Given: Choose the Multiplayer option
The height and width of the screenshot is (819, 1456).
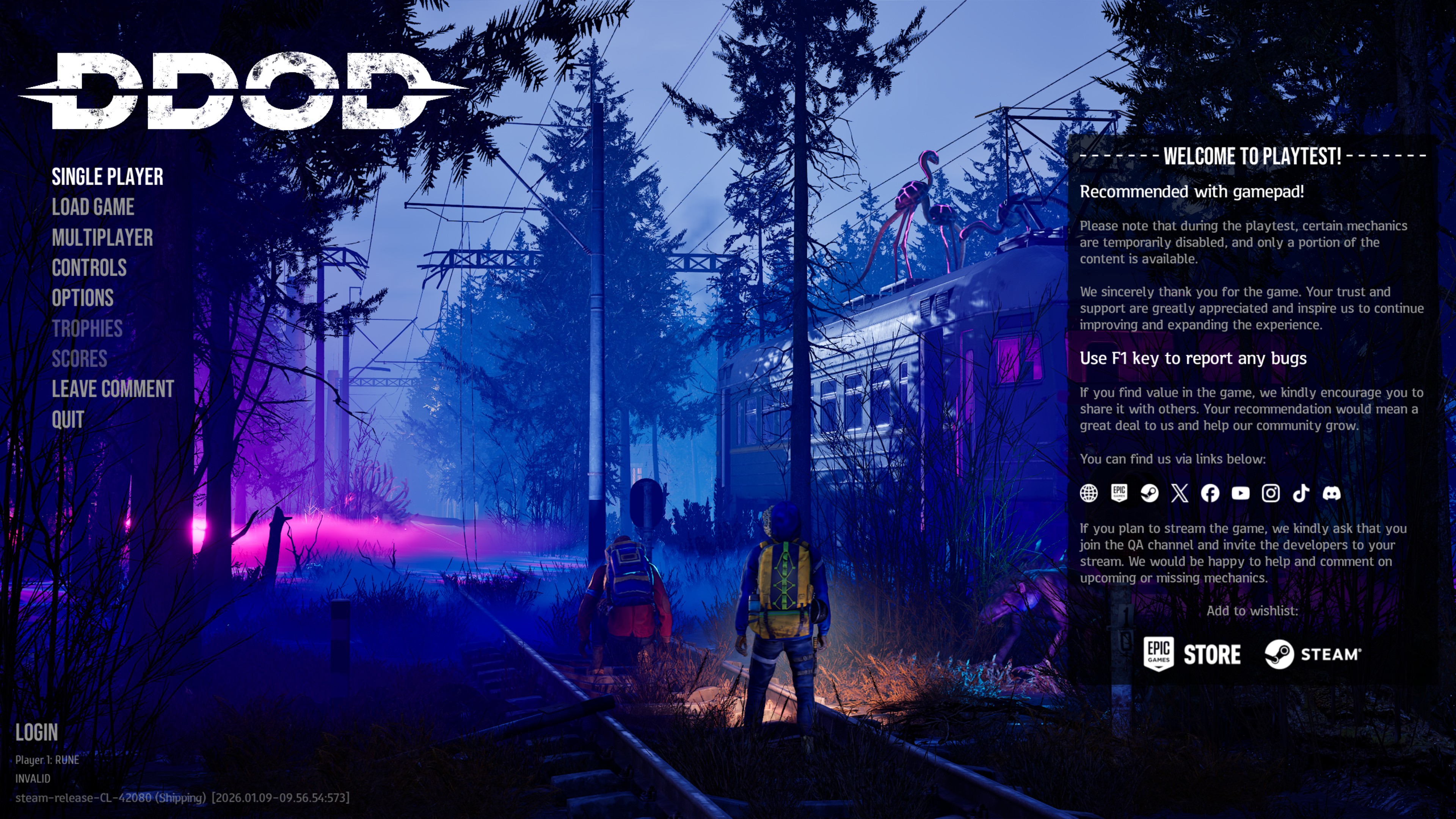Looking at the screenshot, I should coord(102,238).
